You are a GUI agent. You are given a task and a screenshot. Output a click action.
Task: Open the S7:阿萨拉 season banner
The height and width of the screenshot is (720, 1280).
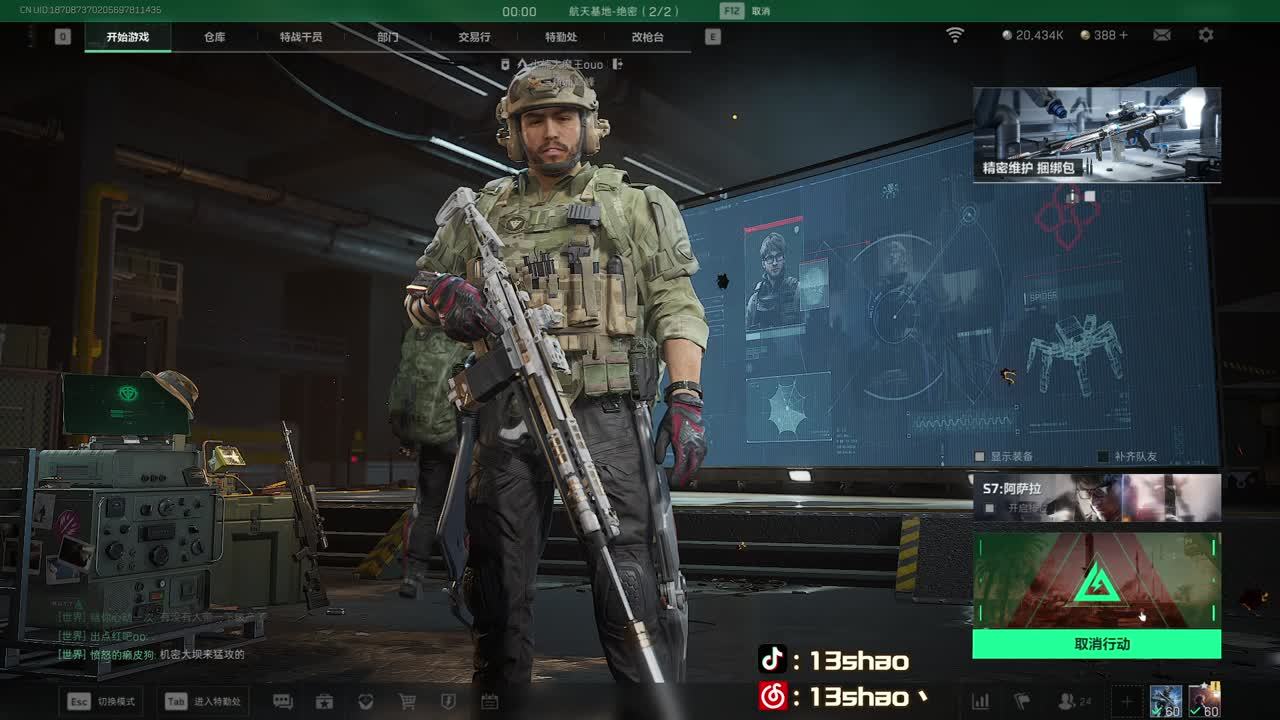coord(1096,497)
